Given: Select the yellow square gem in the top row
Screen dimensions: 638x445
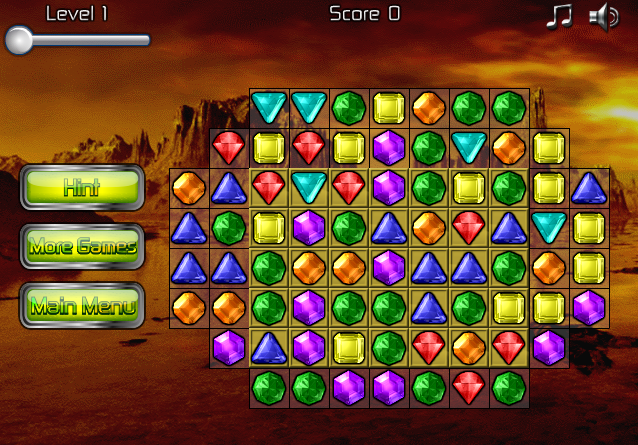Looking at the screenshot, I should pos(389,107).
